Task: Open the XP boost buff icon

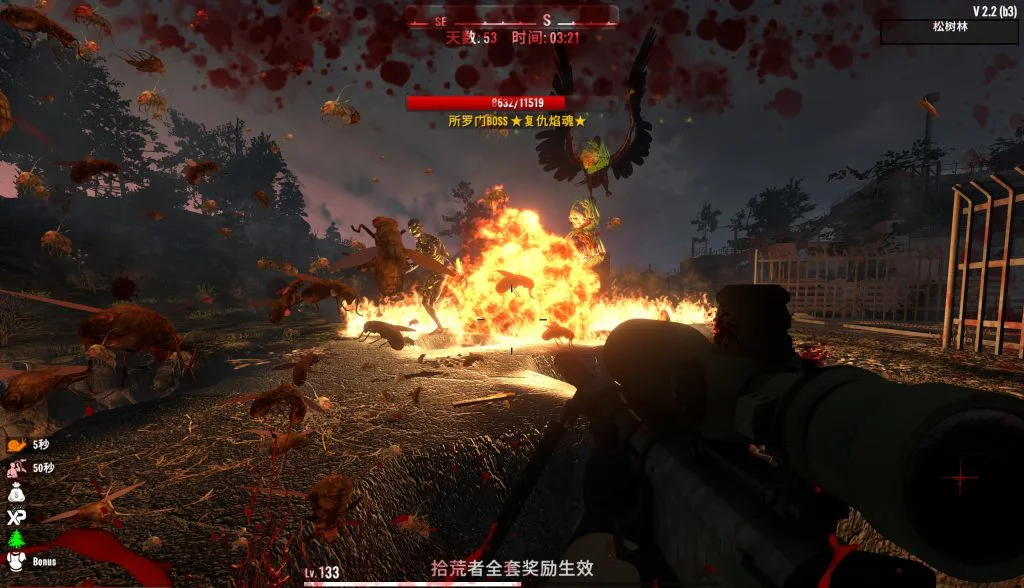Action: coord(14,516)
